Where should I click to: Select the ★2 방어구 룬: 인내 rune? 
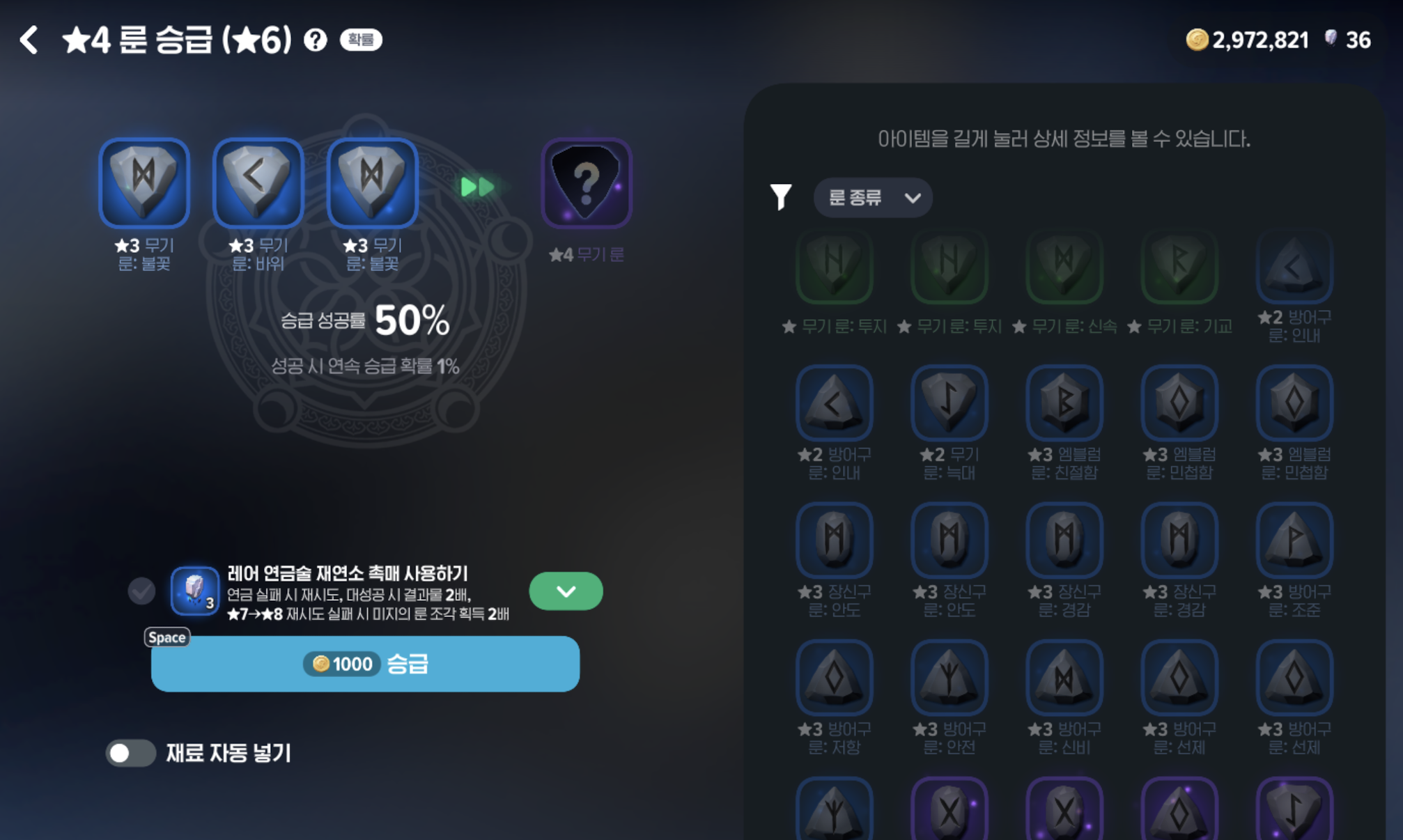[1294, 267]
